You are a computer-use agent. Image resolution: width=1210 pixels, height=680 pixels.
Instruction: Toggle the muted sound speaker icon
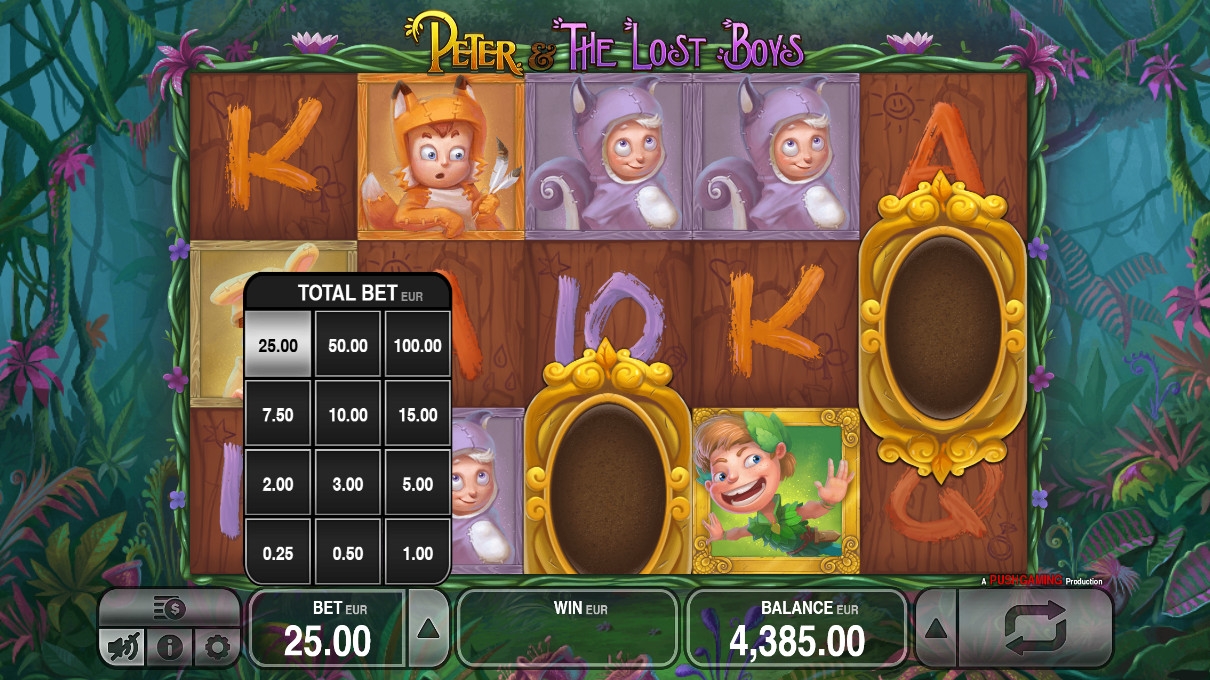pos(122,648)
